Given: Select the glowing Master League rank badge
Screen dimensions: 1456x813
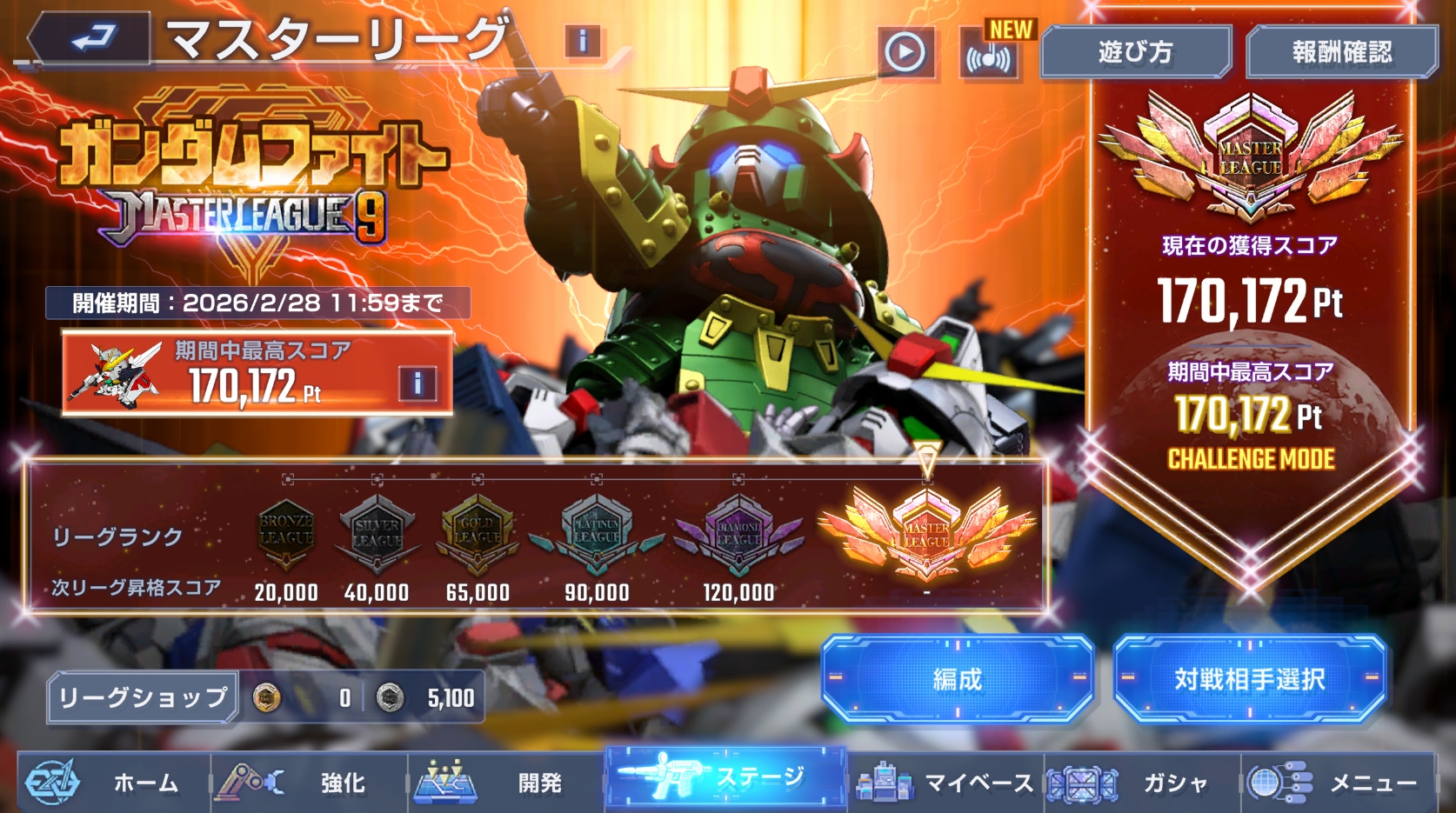Looking at the screenshot, I should pyautogui.click(x=926, y=533).
